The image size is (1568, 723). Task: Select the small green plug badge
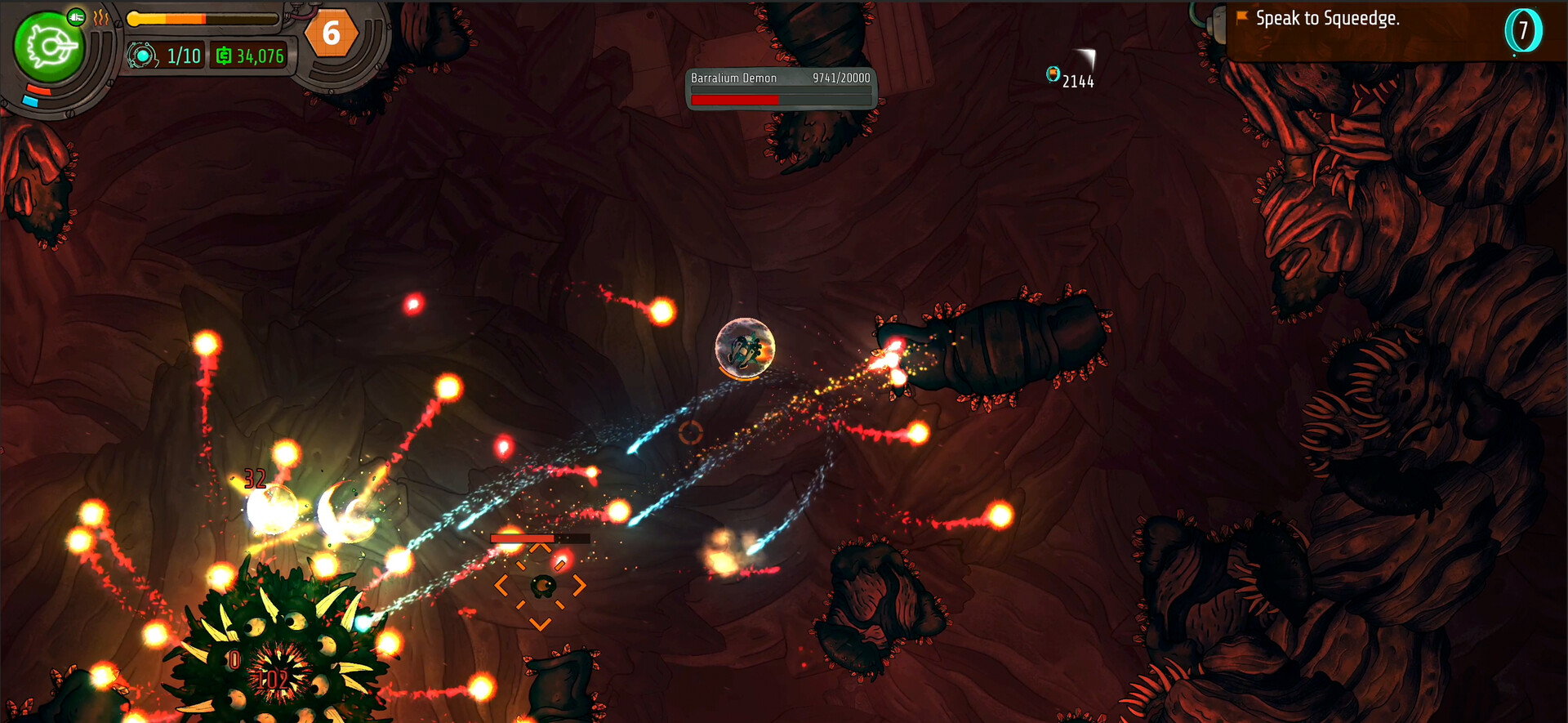tap(76, 16)
